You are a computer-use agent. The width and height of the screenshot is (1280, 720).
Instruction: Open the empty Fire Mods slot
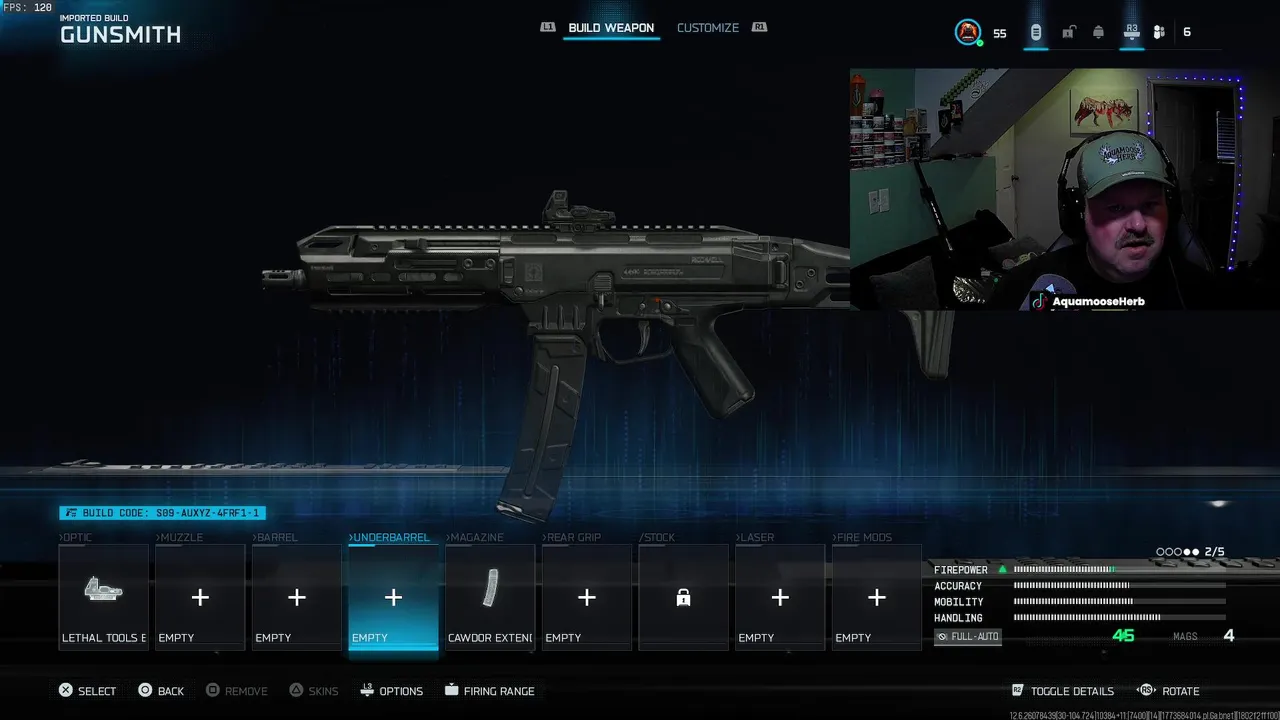(x=877, y=597)
